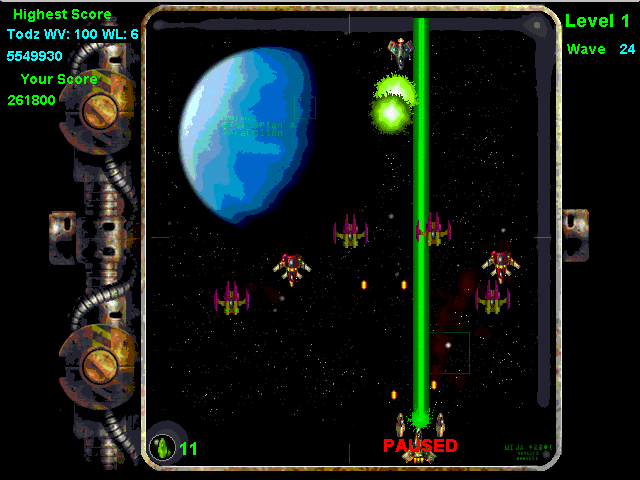This screenshot has height=480, width=640.
Task: Click the green crystal bomb icon
Action: tap(161, 447)
